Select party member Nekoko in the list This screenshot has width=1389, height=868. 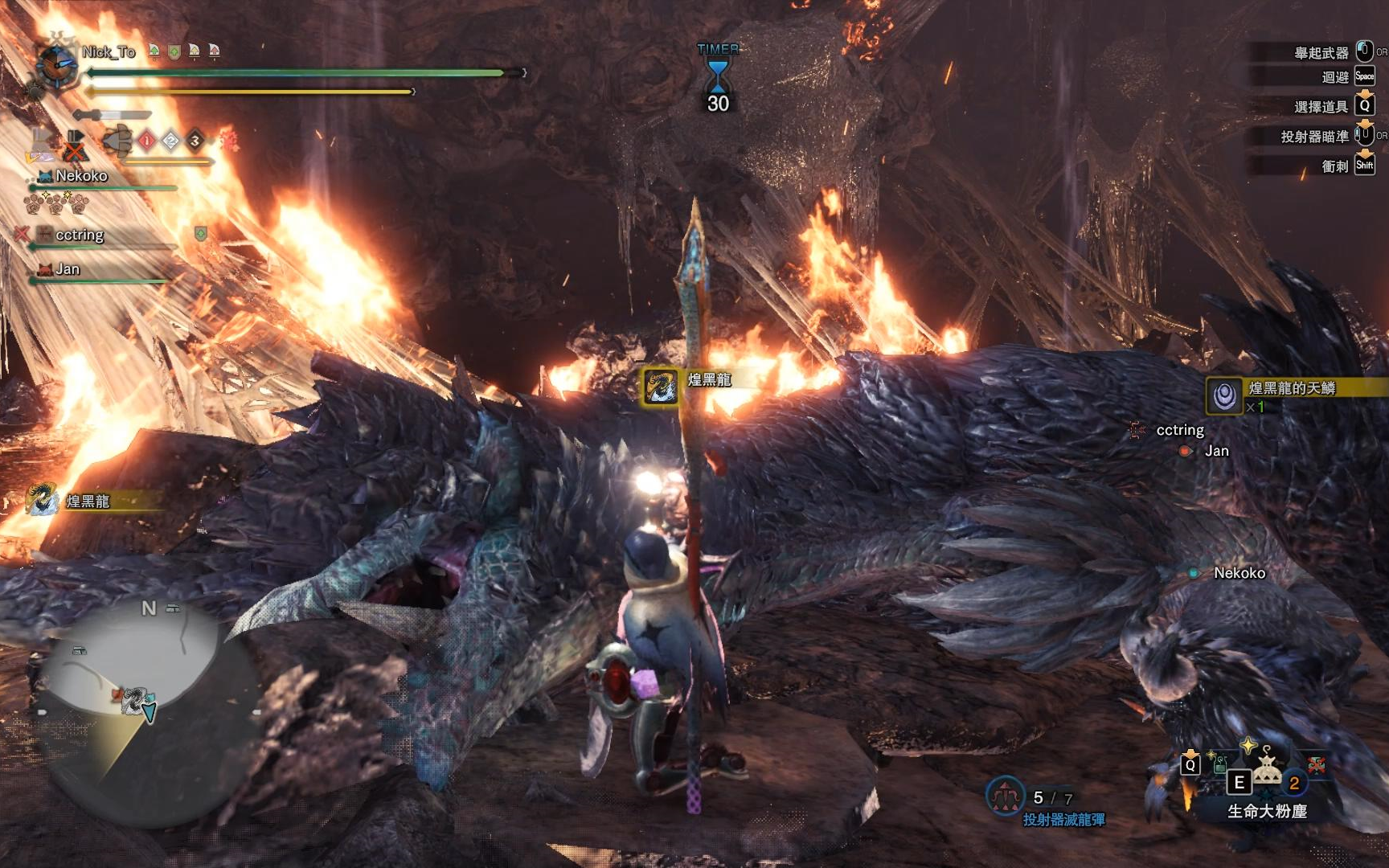pos(81,176)
